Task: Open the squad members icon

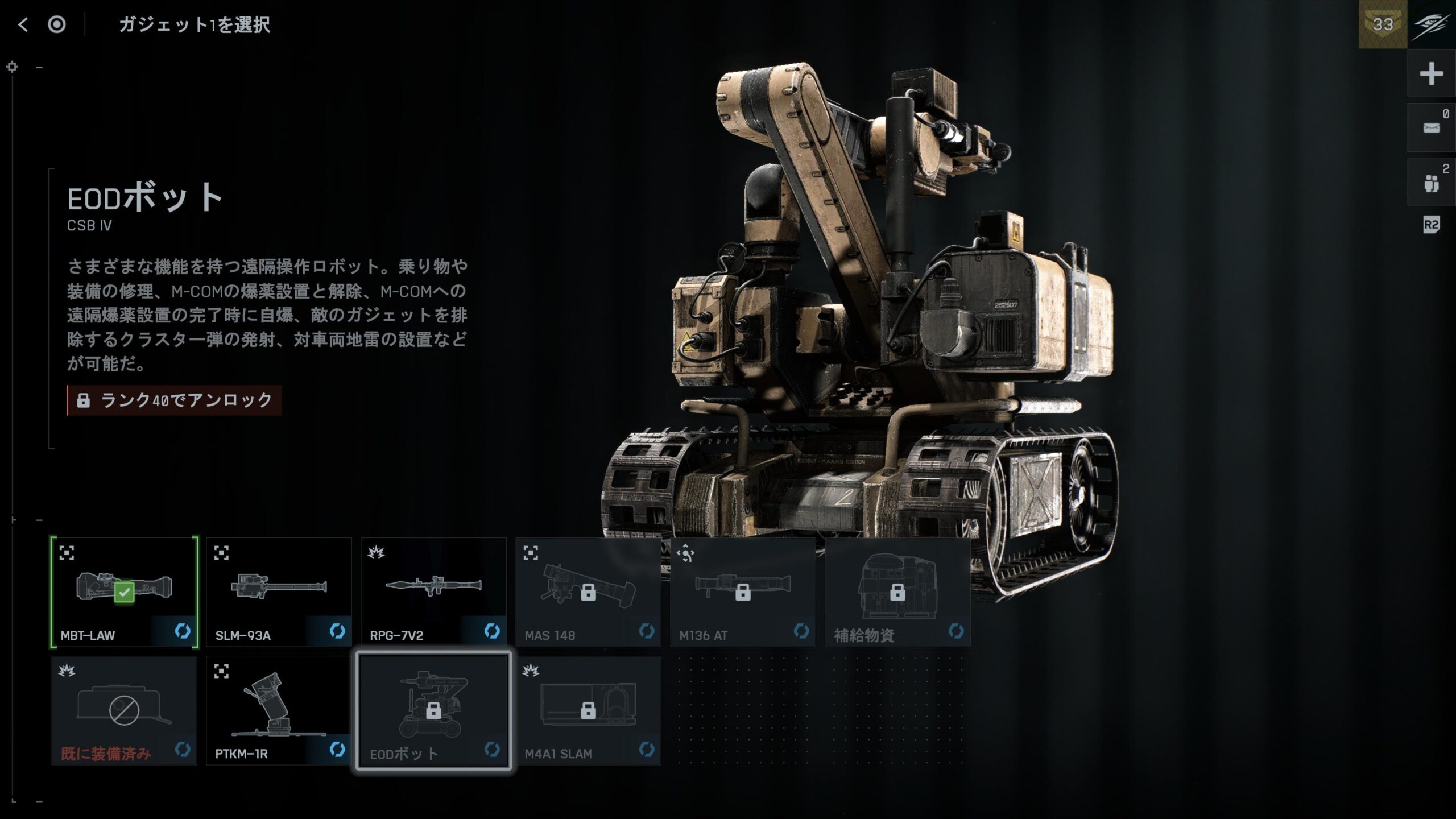Action: click(x=1431, y=183)
